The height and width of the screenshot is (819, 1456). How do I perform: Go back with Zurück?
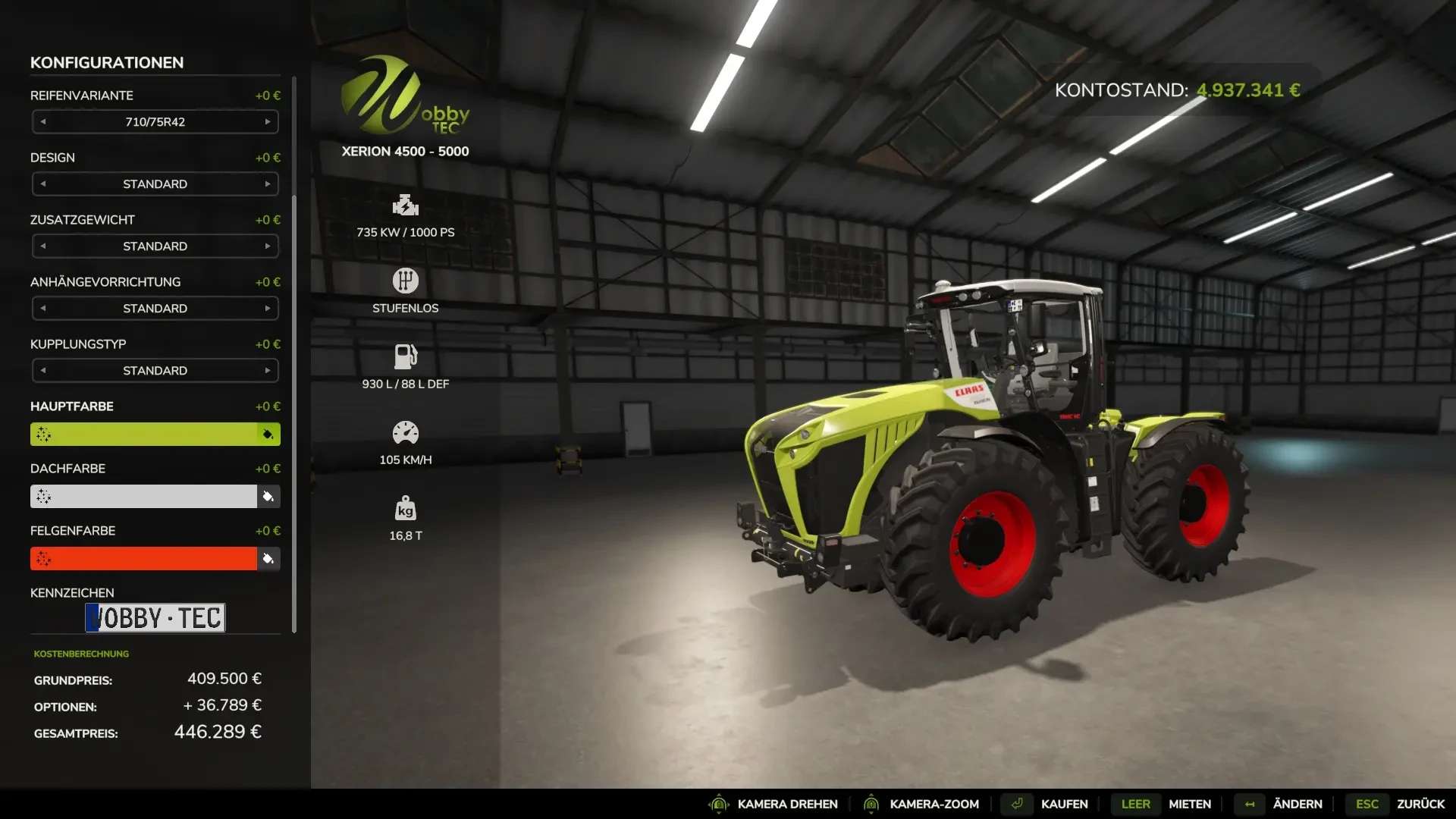(1420, 804)
